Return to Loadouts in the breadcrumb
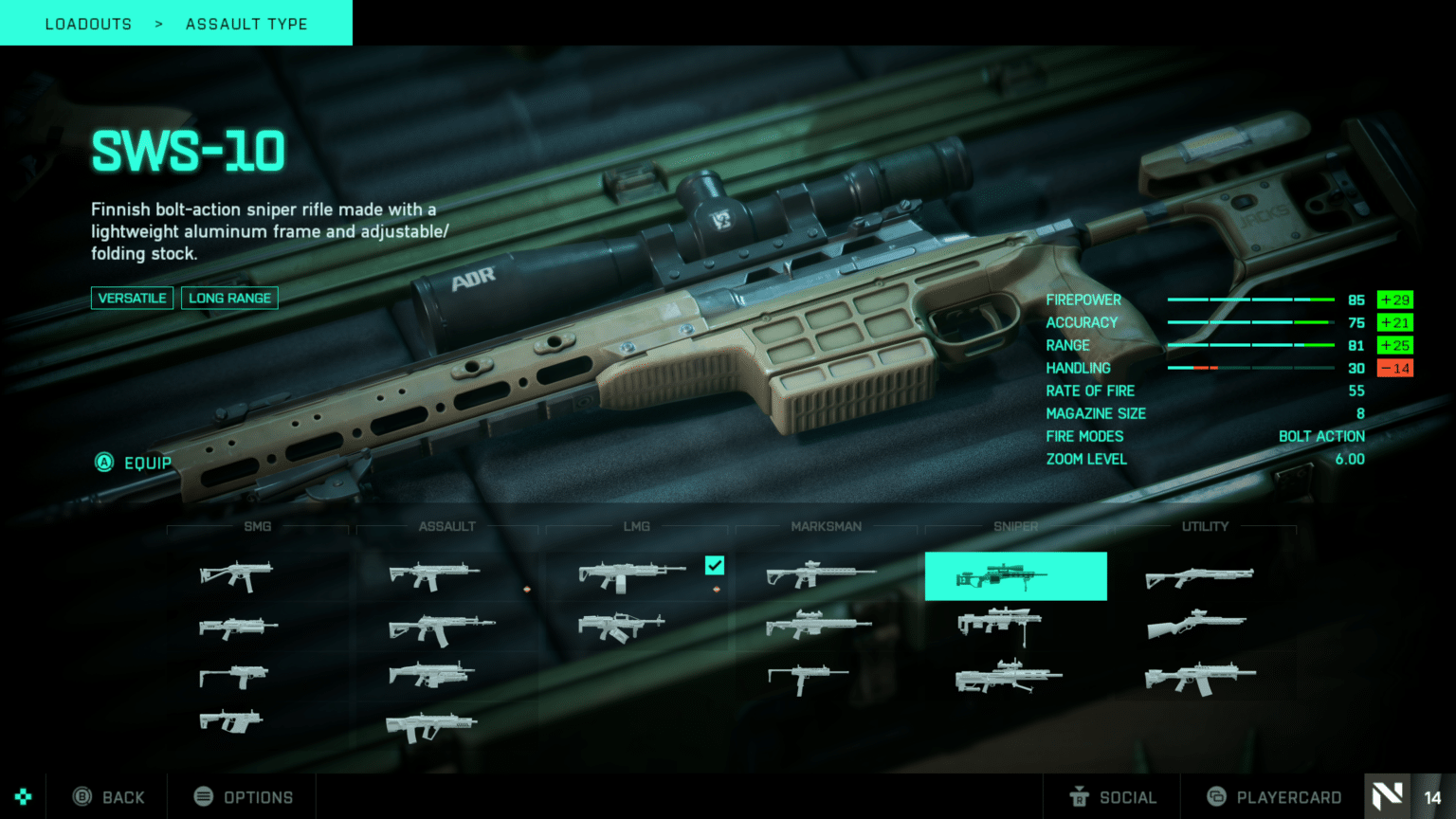The image size is (1456, 819). click(x=88, y=24)
